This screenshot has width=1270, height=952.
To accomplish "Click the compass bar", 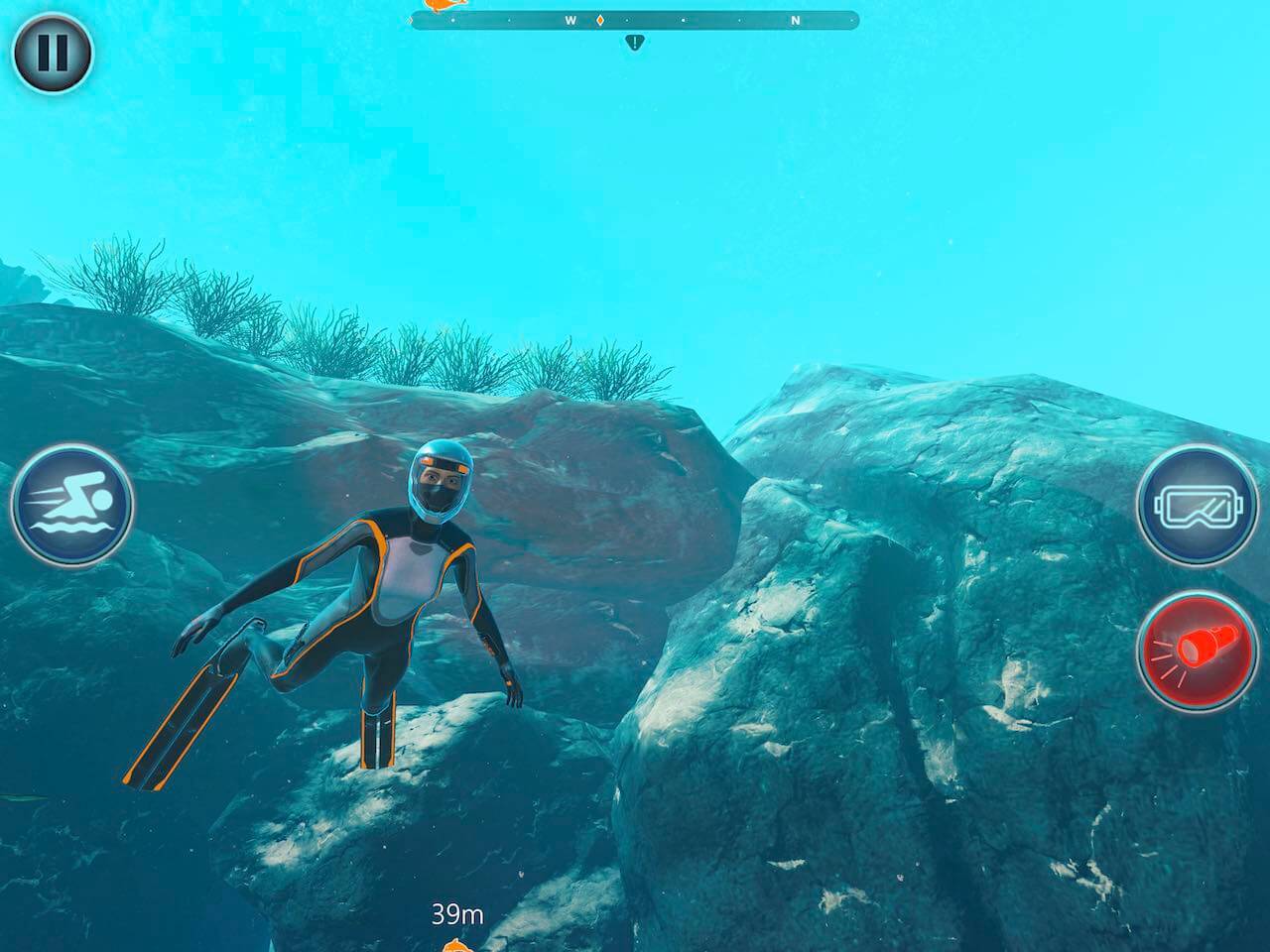I will [635, 20].
